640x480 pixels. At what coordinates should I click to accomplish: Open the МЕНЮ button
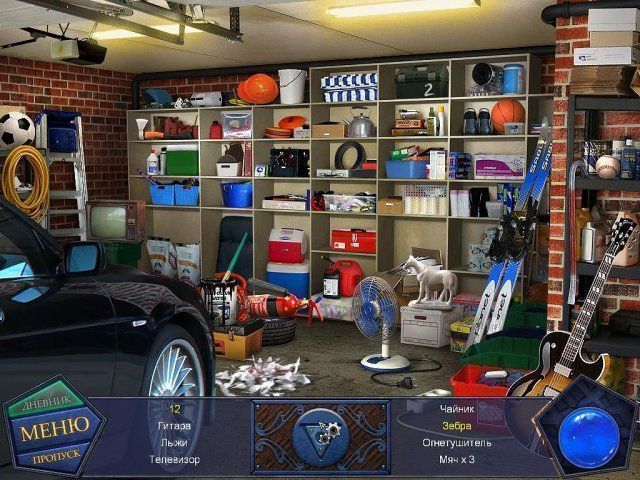[54, 426]
